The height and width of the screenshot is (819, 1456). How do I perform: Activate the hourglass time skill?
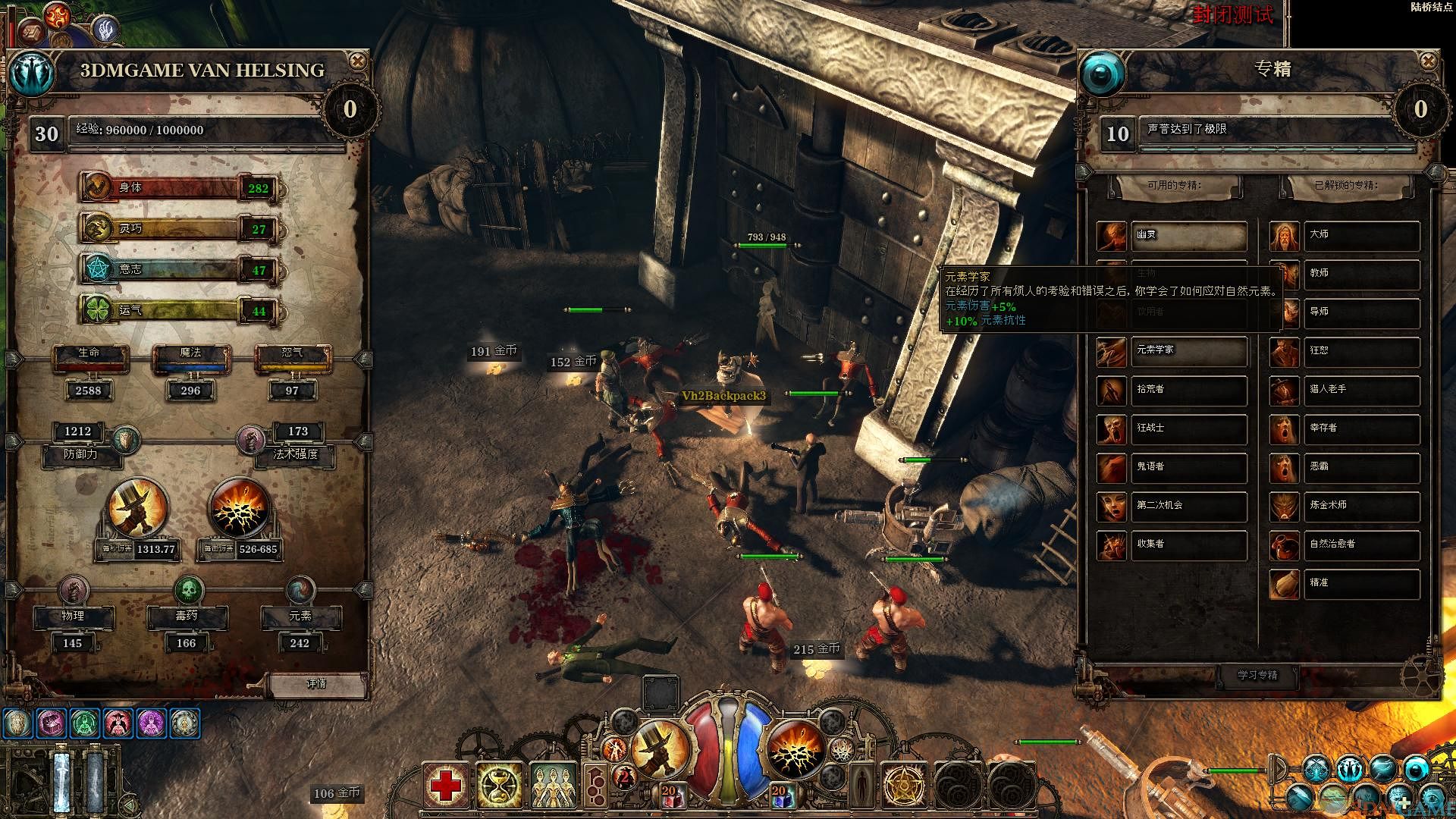tap(500, 786)
